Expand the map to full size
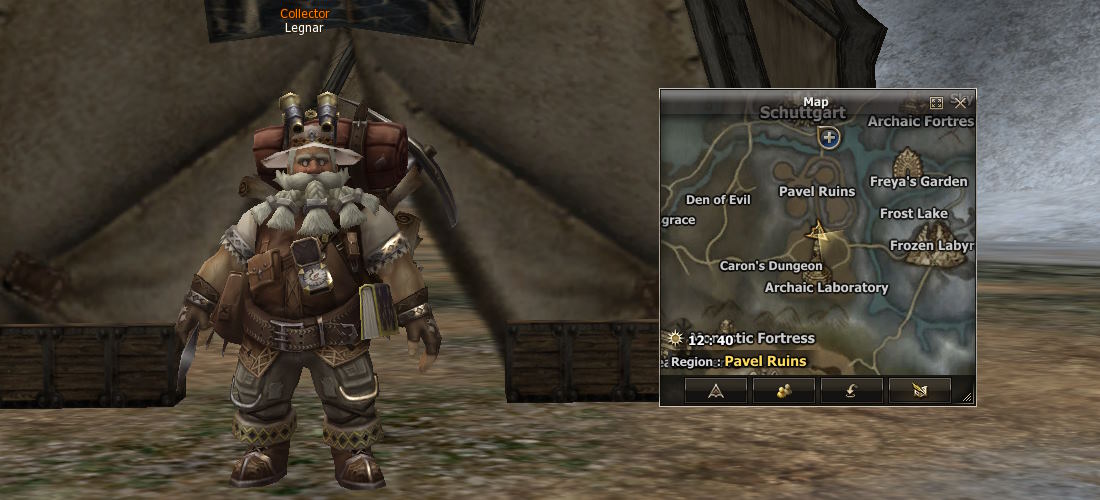 click(937, 103)
